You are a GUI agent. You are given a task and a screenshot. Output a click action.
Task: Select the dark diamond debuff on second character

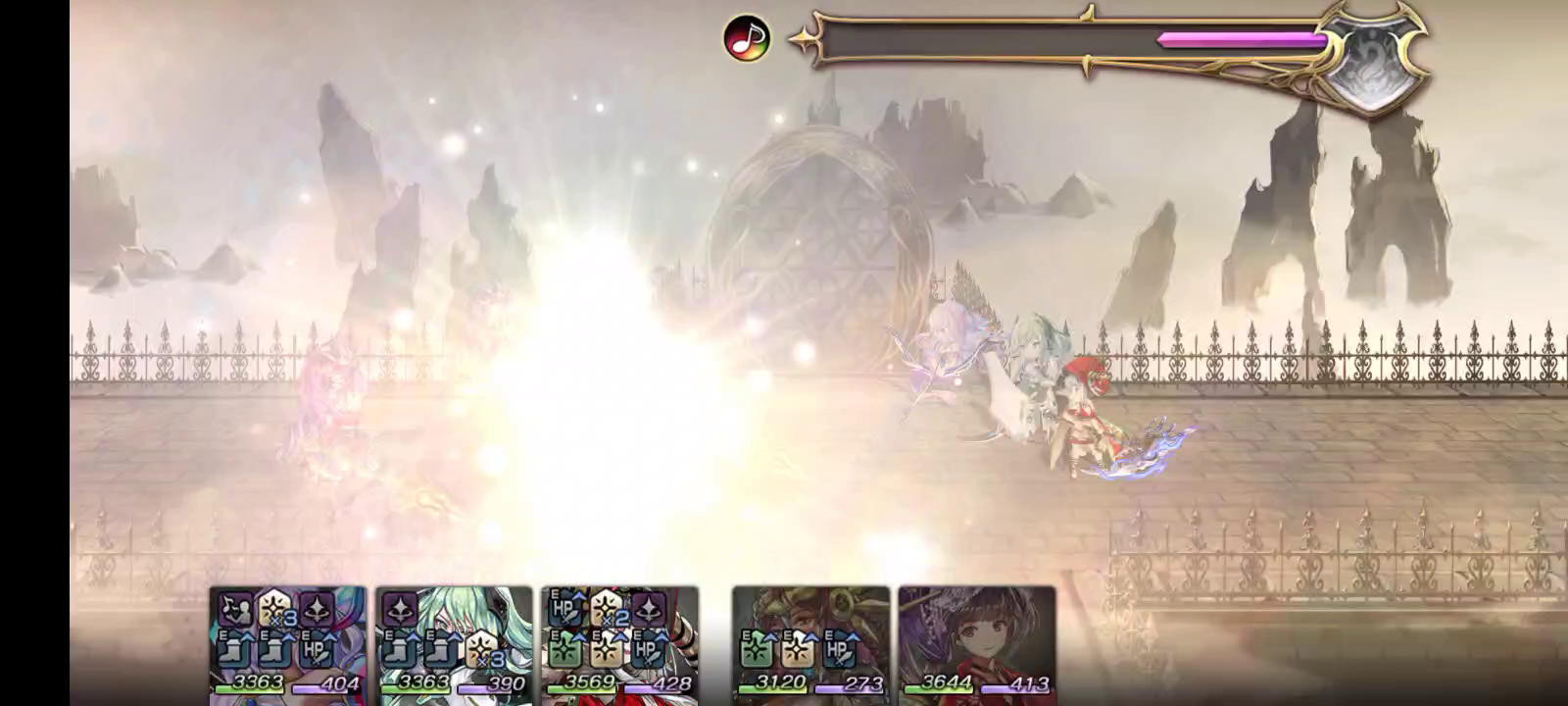click(399, 608)
